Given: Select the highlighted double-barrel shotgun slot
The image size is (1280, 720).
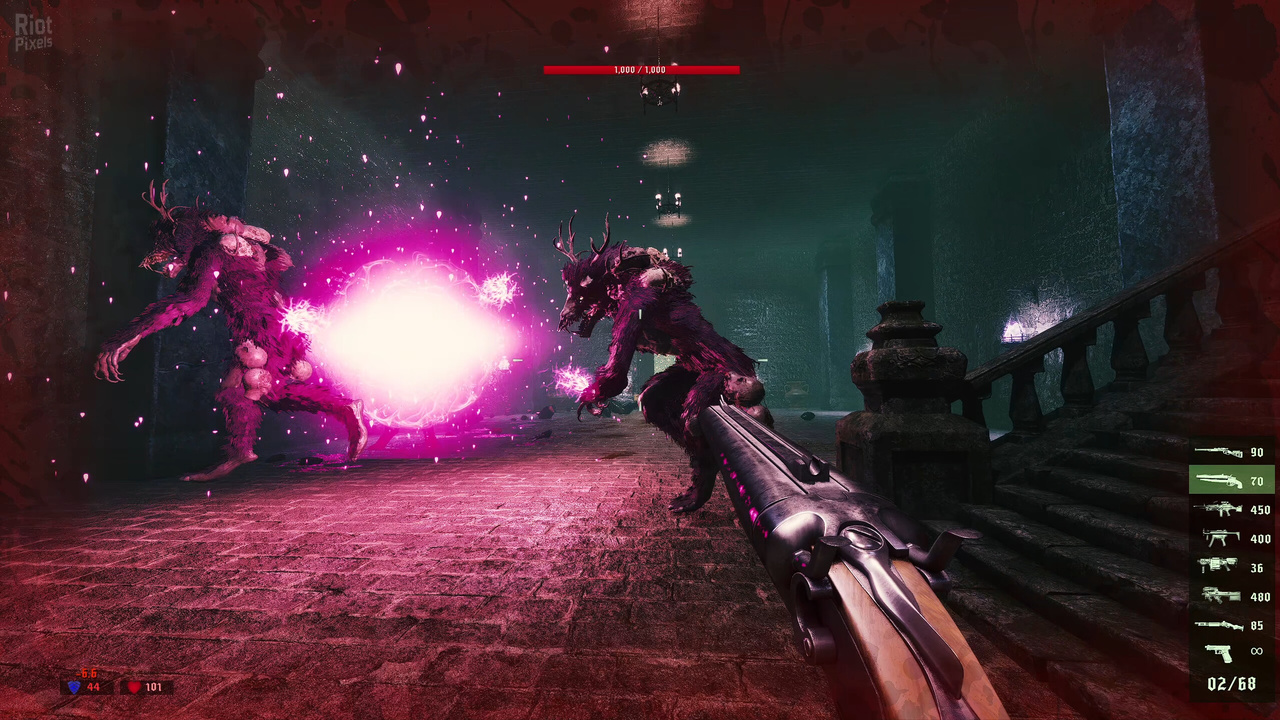Looking at the screenshot, I should click(x=1231, y=480).
